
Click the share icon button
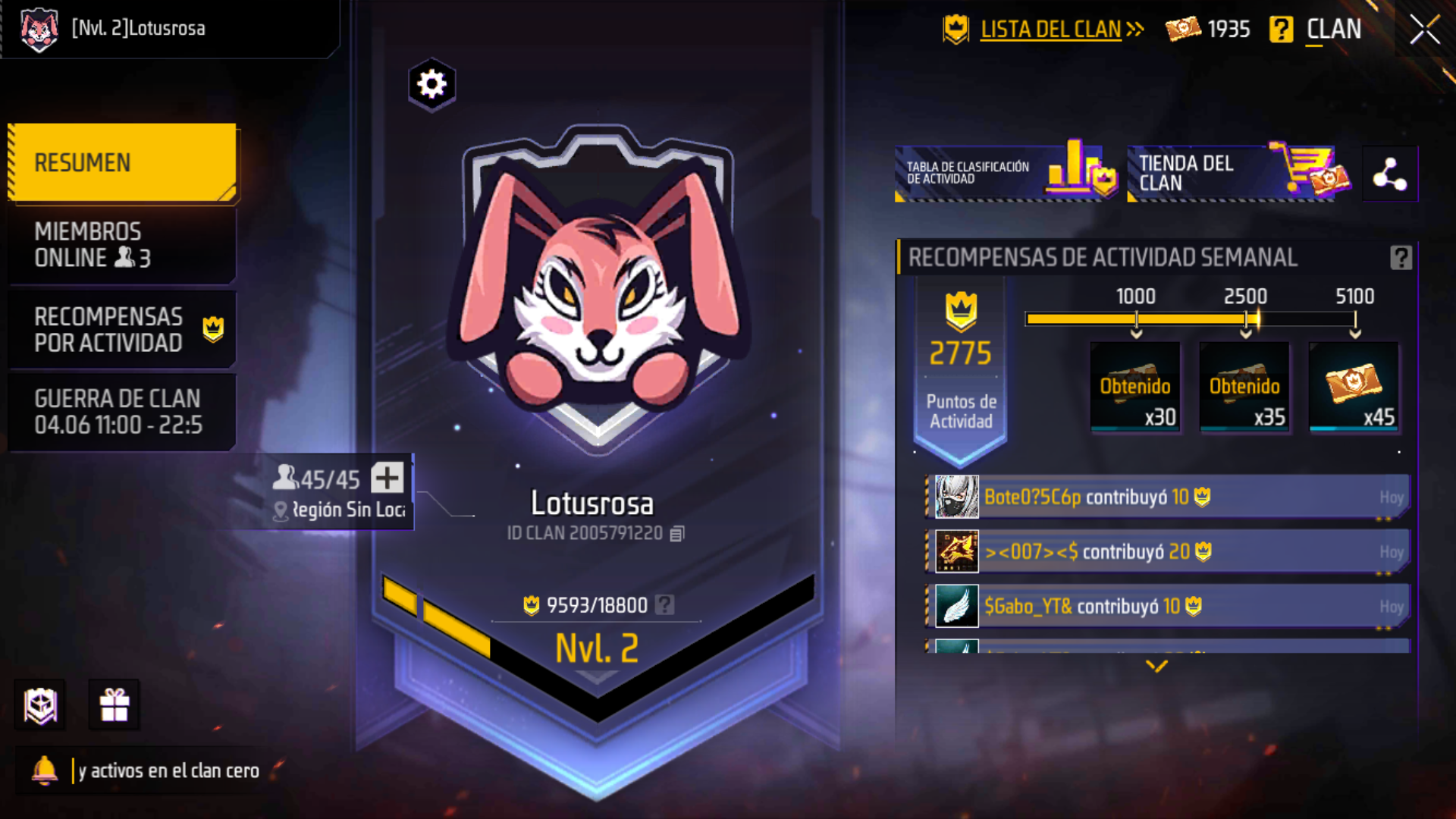coord(1389,174)
